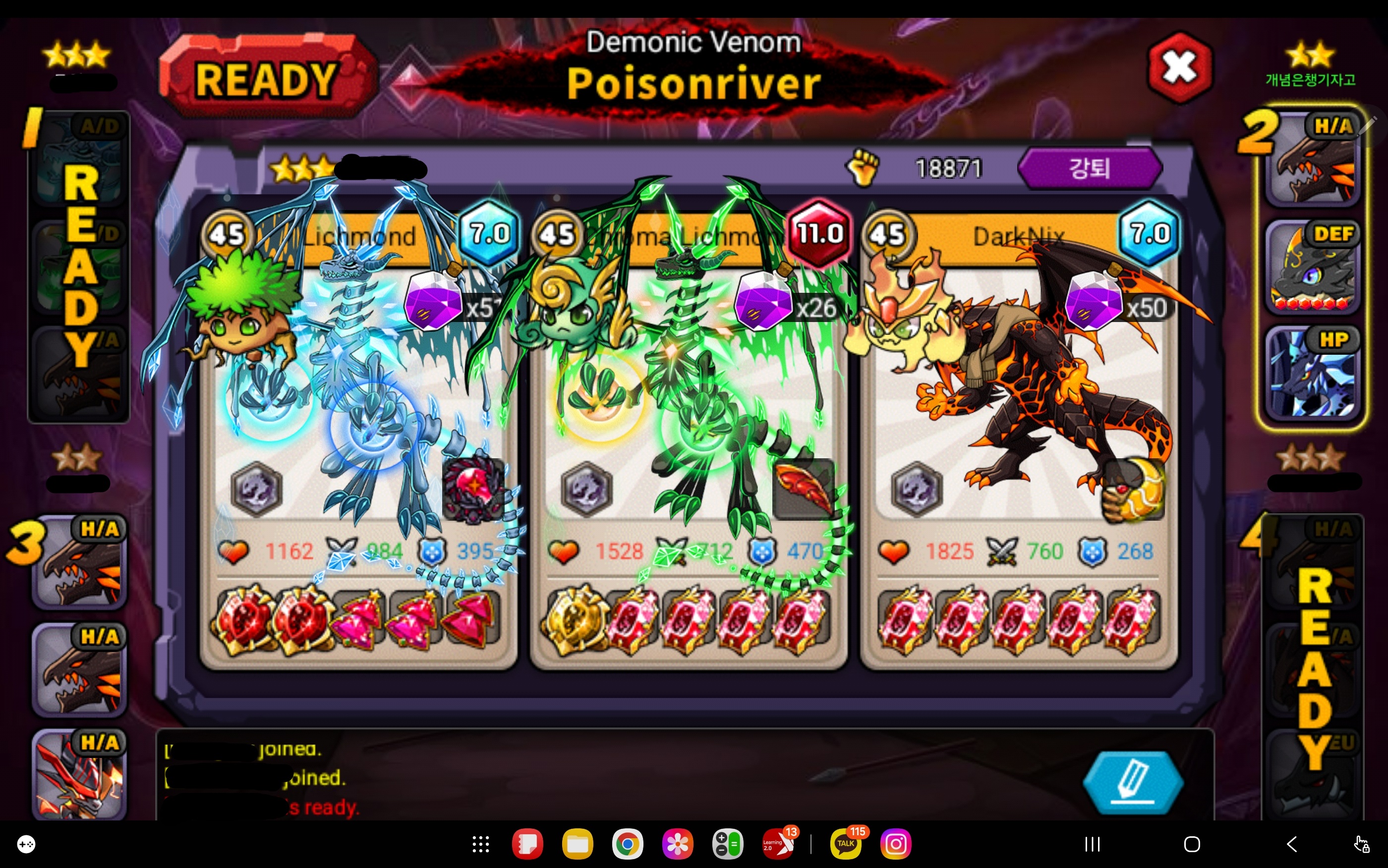This screenshot has width=1388, height=868.
Task: Click the edit pencil beside player 2
Action: [x=1370, y=122]
